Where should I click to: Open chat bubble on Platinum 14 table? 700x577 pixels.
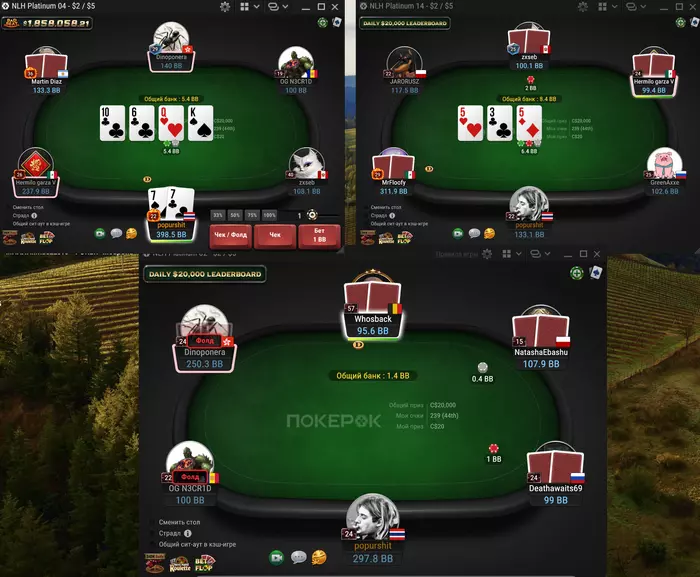(x=471, y=233)
